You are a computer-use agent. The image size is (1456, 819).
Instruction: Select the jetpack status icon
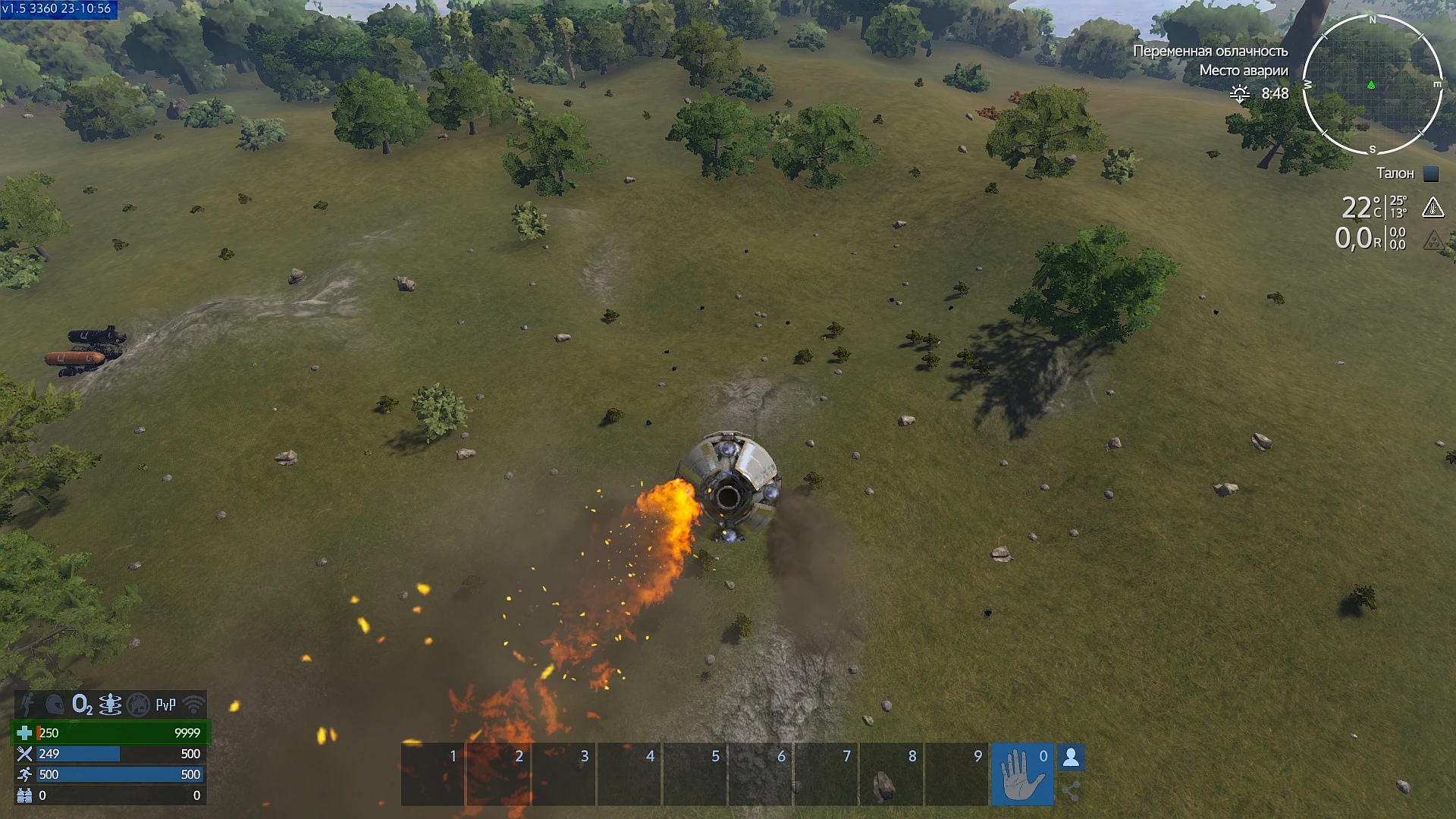tap(28, 704)
